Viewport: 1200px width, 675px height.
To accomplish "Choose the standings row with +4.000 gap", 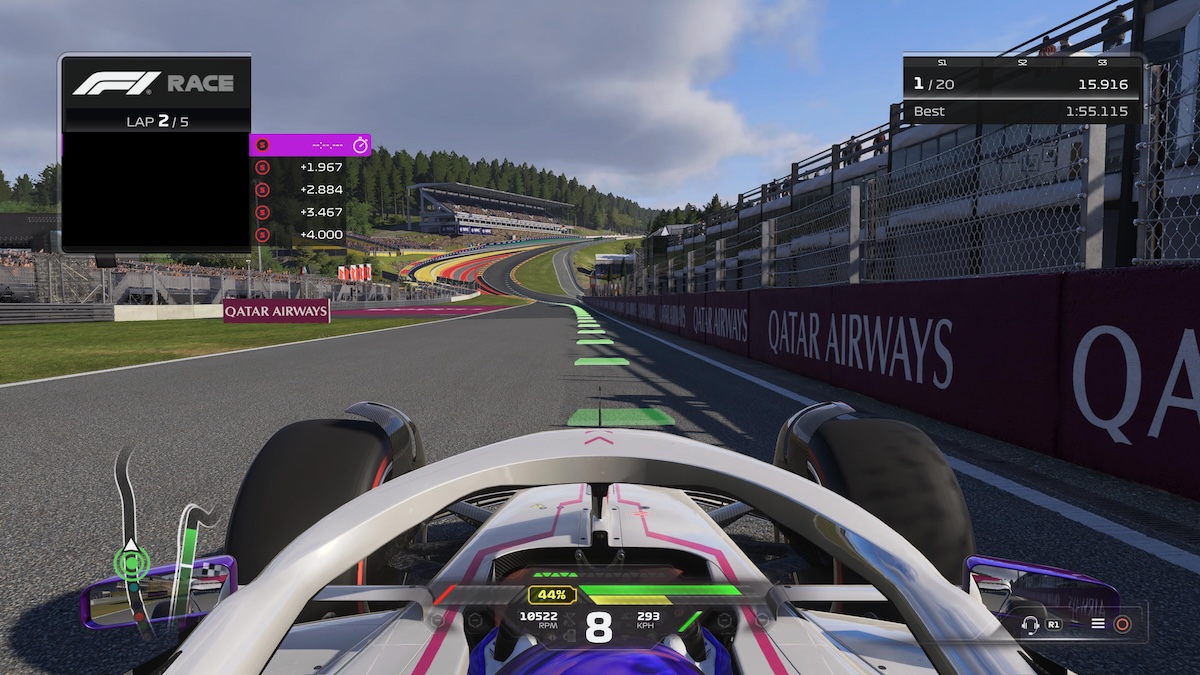I will (309, 235).
